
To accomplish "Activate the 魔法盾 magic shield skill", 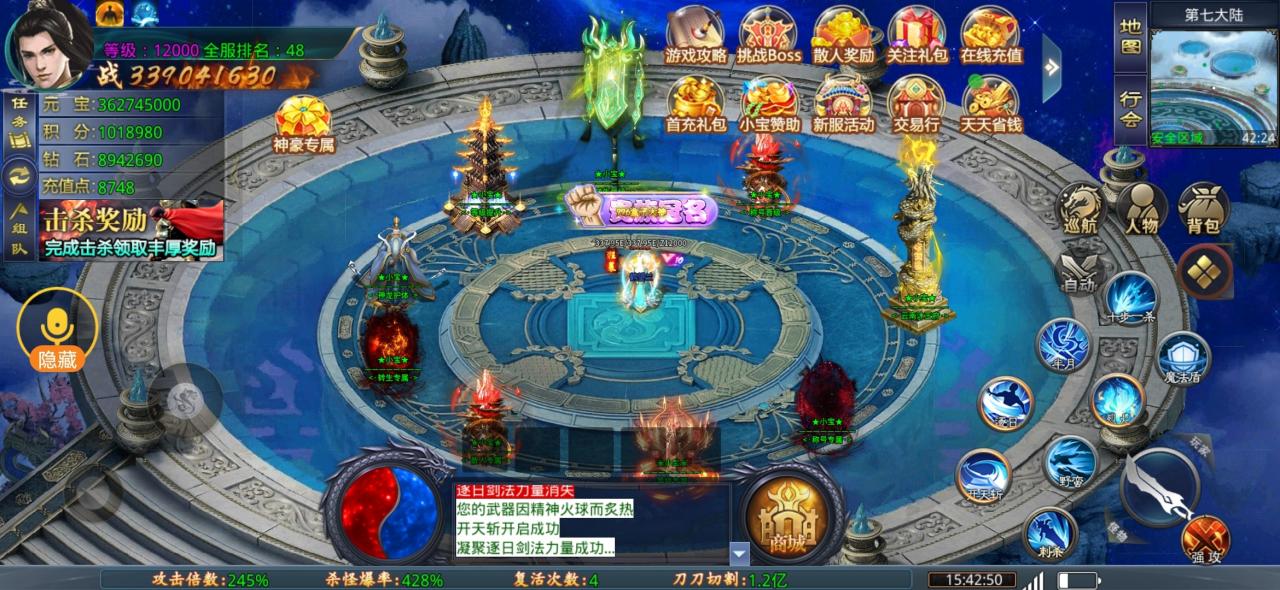I will (1184, 358).
